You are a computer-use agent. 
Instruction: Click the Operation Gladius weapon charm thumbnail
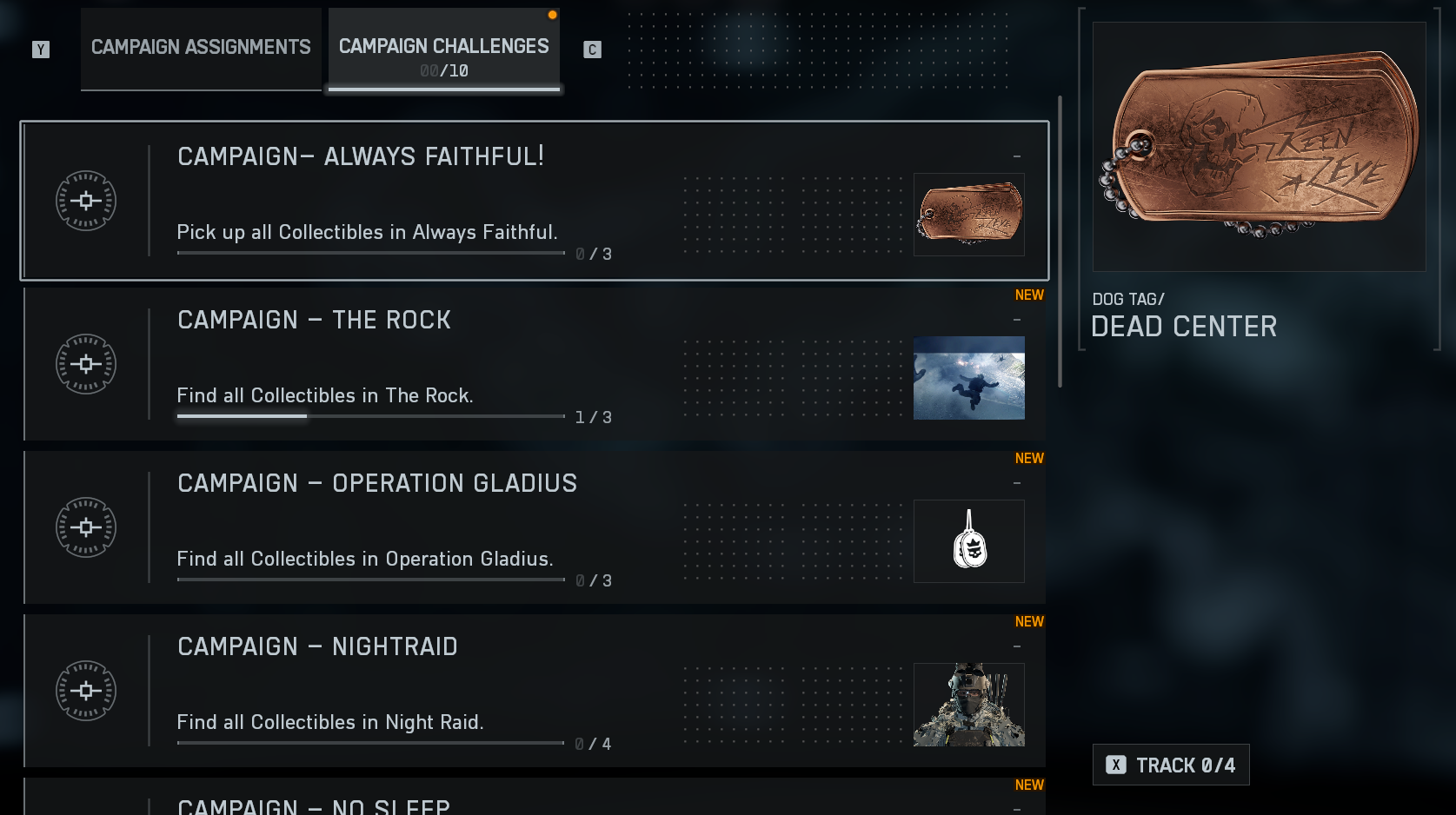(x=968, y=541)
